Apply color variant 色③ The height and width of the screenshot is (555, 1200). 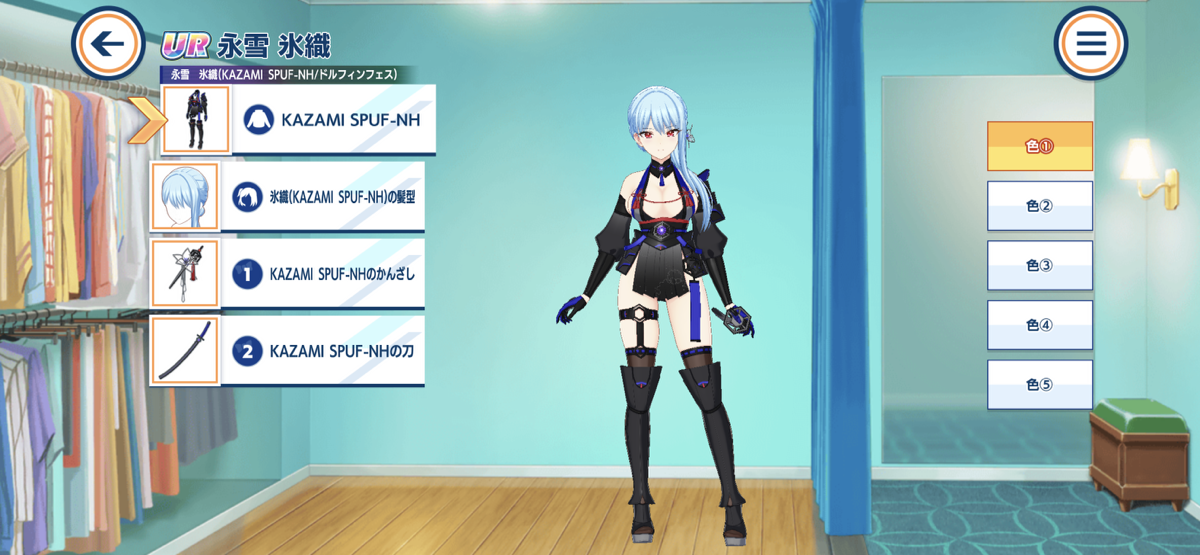[1039, 265]
